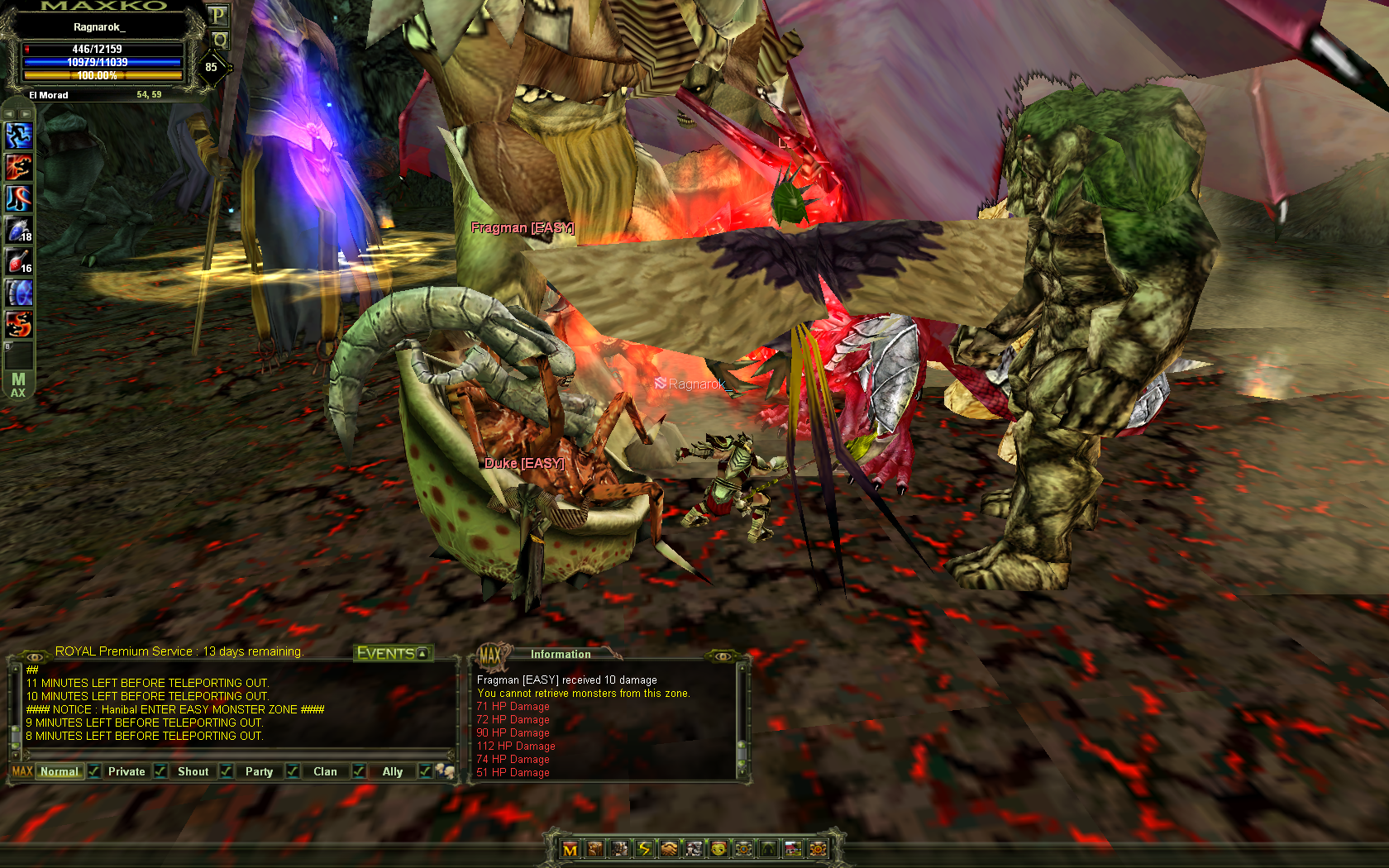Click the green-faced character toolbar icon
This screenshot has width=1389, height=868.
pyautogui.click(x=718, y=849)
